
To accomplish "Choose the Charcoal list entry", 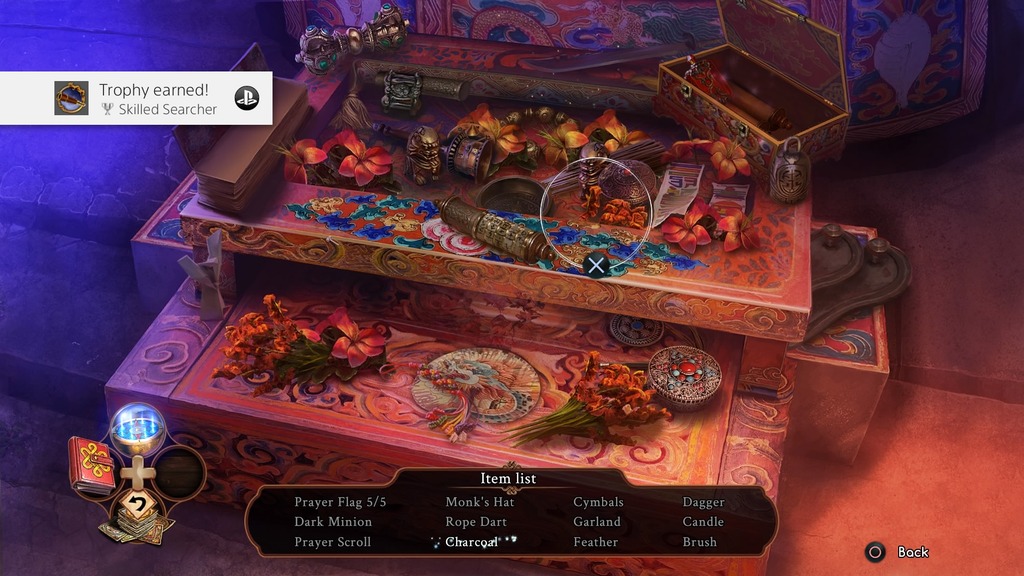I will 471,542.
